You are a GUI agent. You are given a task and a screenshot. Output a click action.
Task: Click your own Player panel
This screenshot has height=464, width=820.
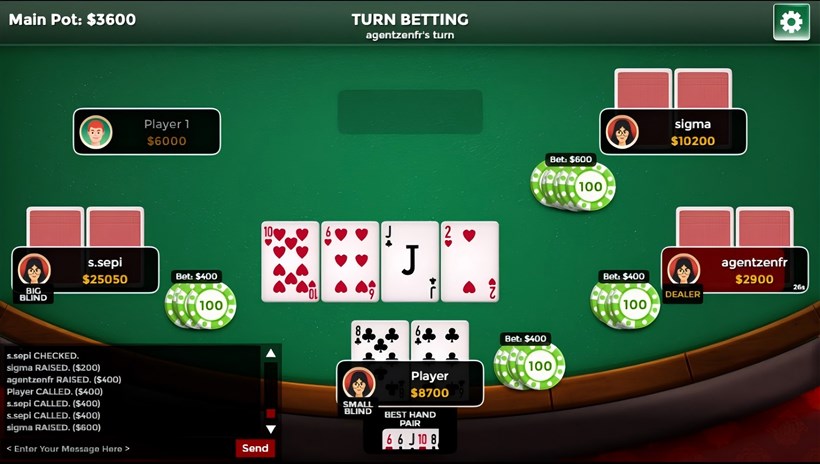(410, 384)
